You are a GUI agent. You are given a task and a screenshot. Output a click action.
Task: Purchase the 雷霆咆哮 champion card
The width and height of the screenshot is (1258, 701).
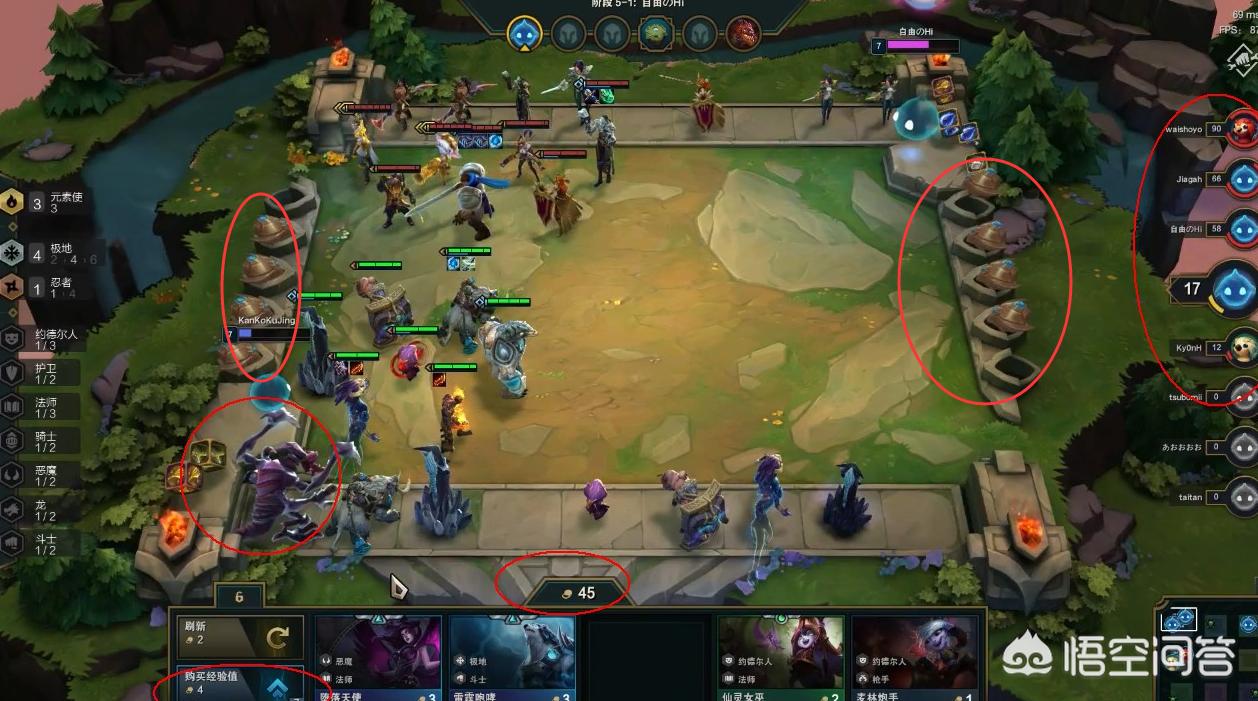tap(512, 658)
